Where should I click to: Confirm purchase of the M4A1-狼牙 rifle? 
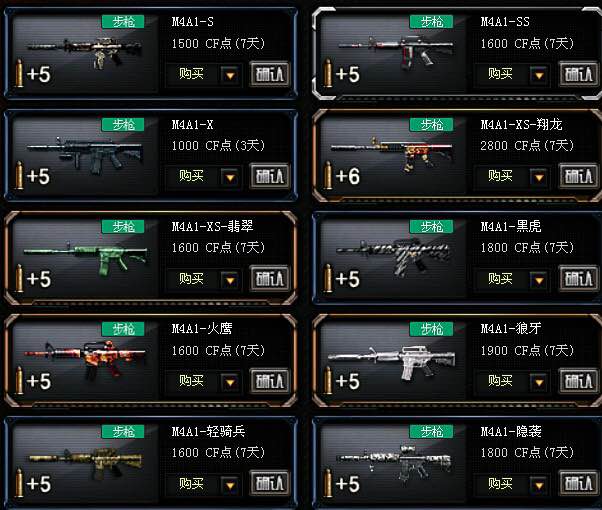(577, 381)
